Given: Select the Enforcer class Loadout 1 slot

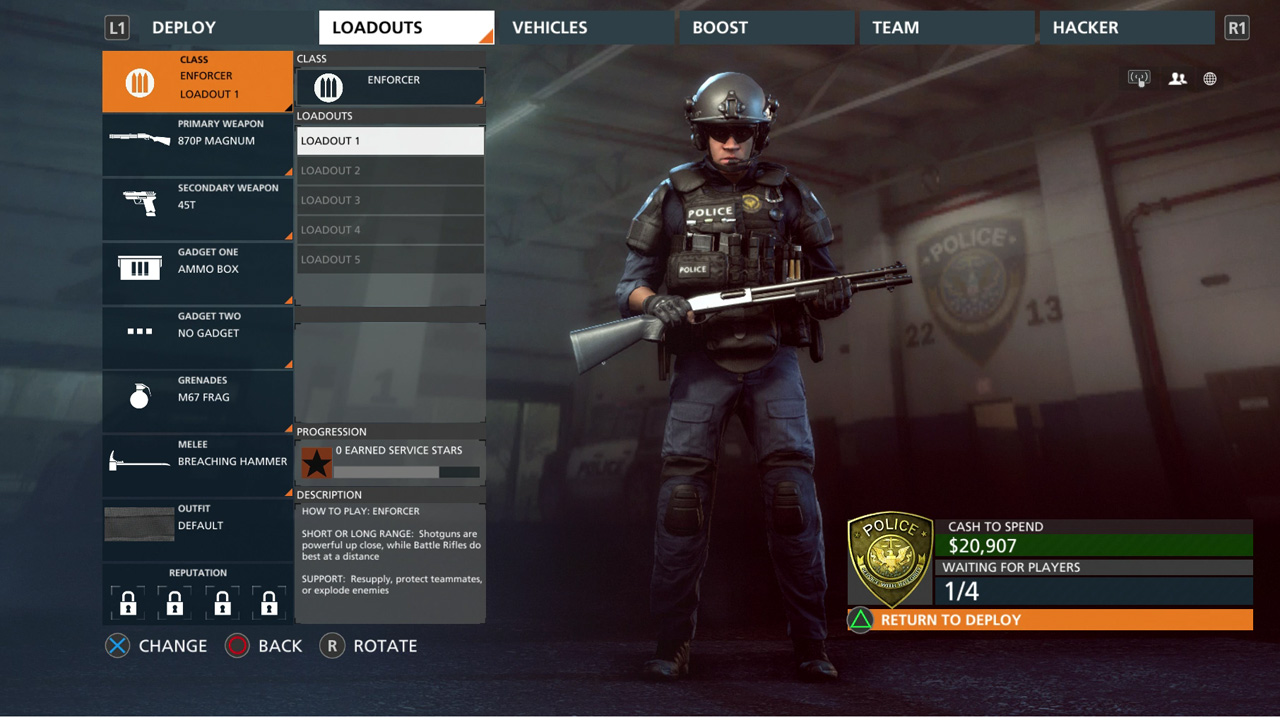Looking at the screenshot, I should click(x=198, y=82).
